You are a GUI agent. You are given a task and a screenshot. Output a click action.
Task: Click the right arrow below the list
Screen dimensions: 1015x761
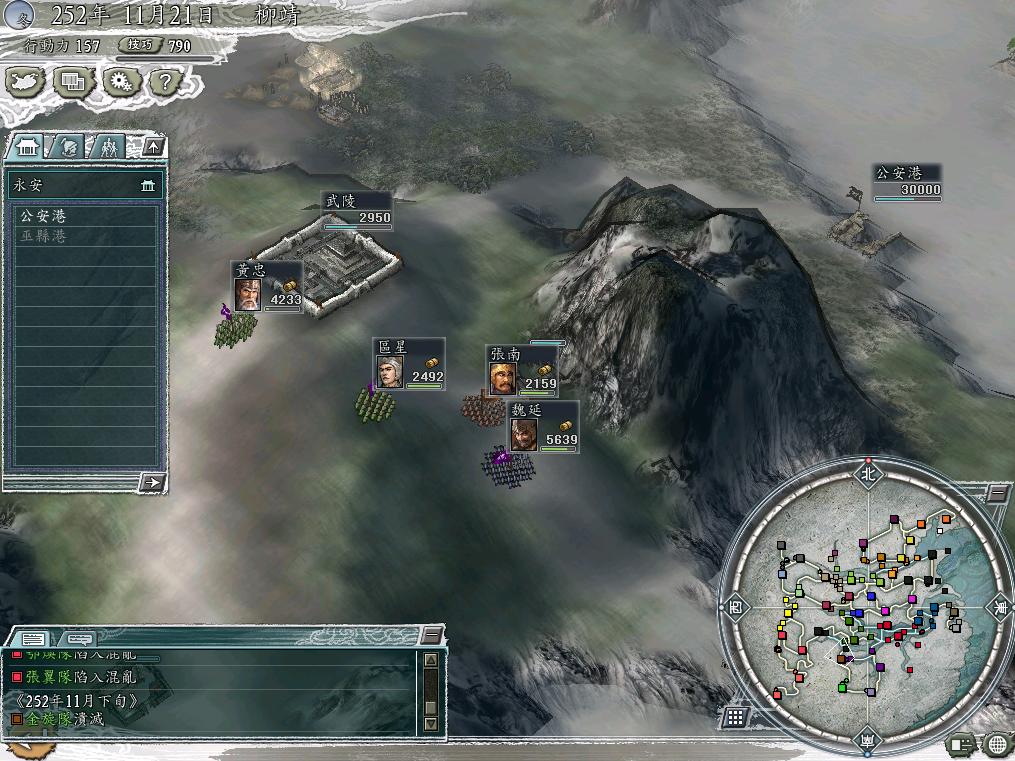point(153,482)
